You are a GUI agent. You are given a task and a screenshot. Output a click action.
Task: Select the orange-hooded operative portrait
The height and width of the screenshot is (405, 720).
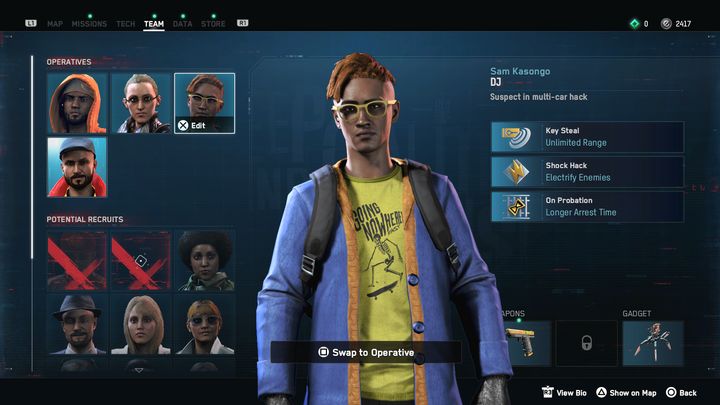[x=77, y=103]
